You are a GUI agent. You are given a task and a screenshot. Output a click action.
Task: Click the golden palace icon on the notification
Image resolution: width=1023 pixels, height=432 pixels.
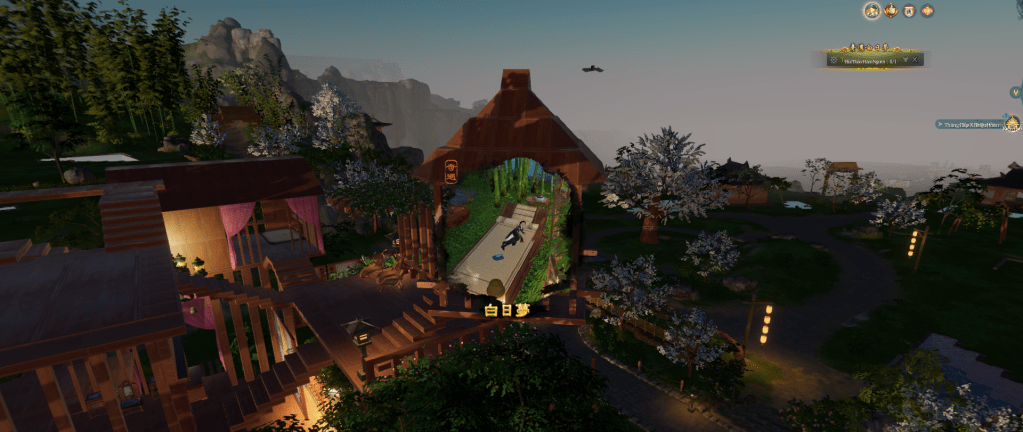click(x=1012, y=124)
